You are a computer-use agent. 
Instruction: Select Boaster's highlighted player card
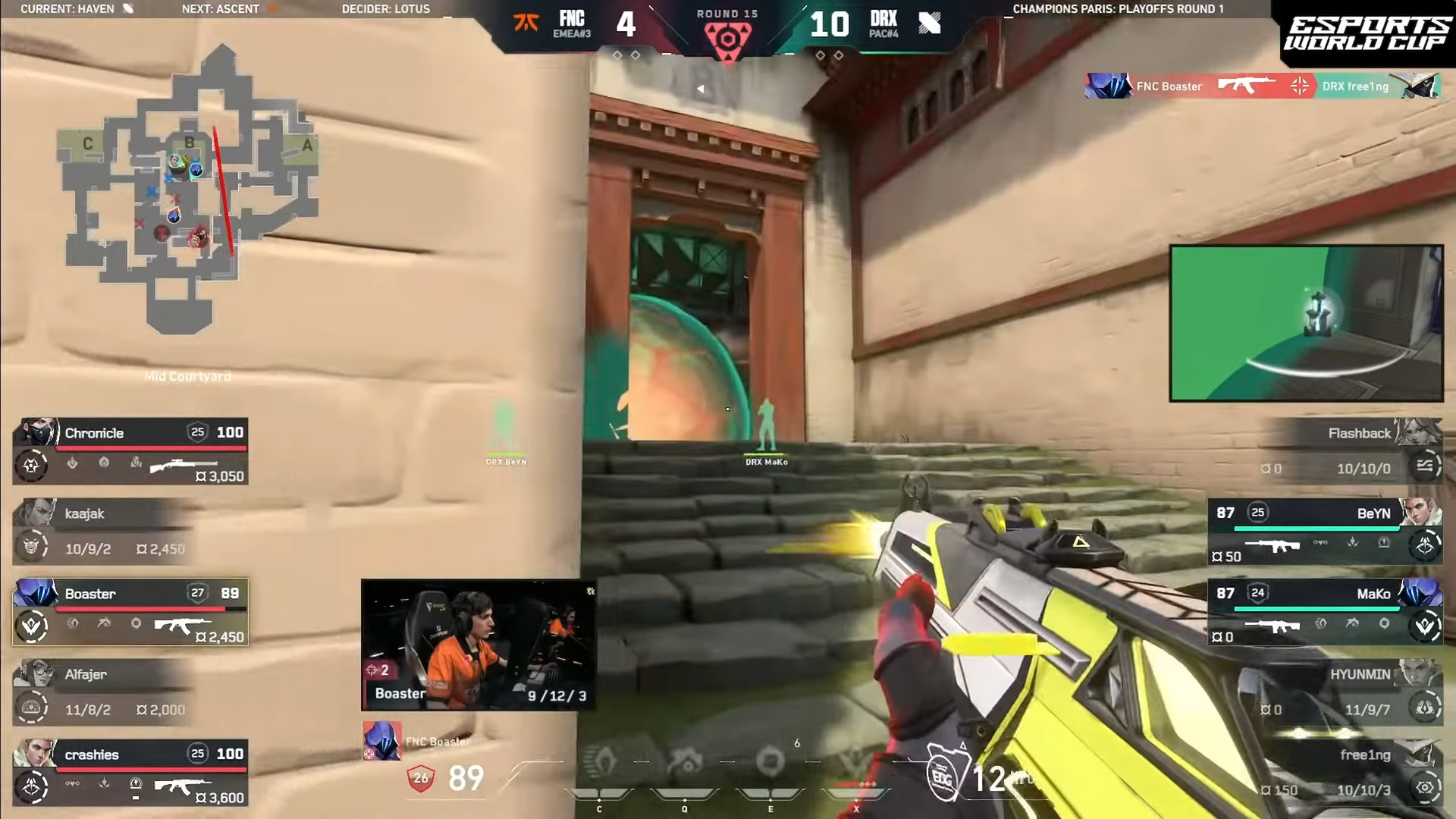[130, 612]
